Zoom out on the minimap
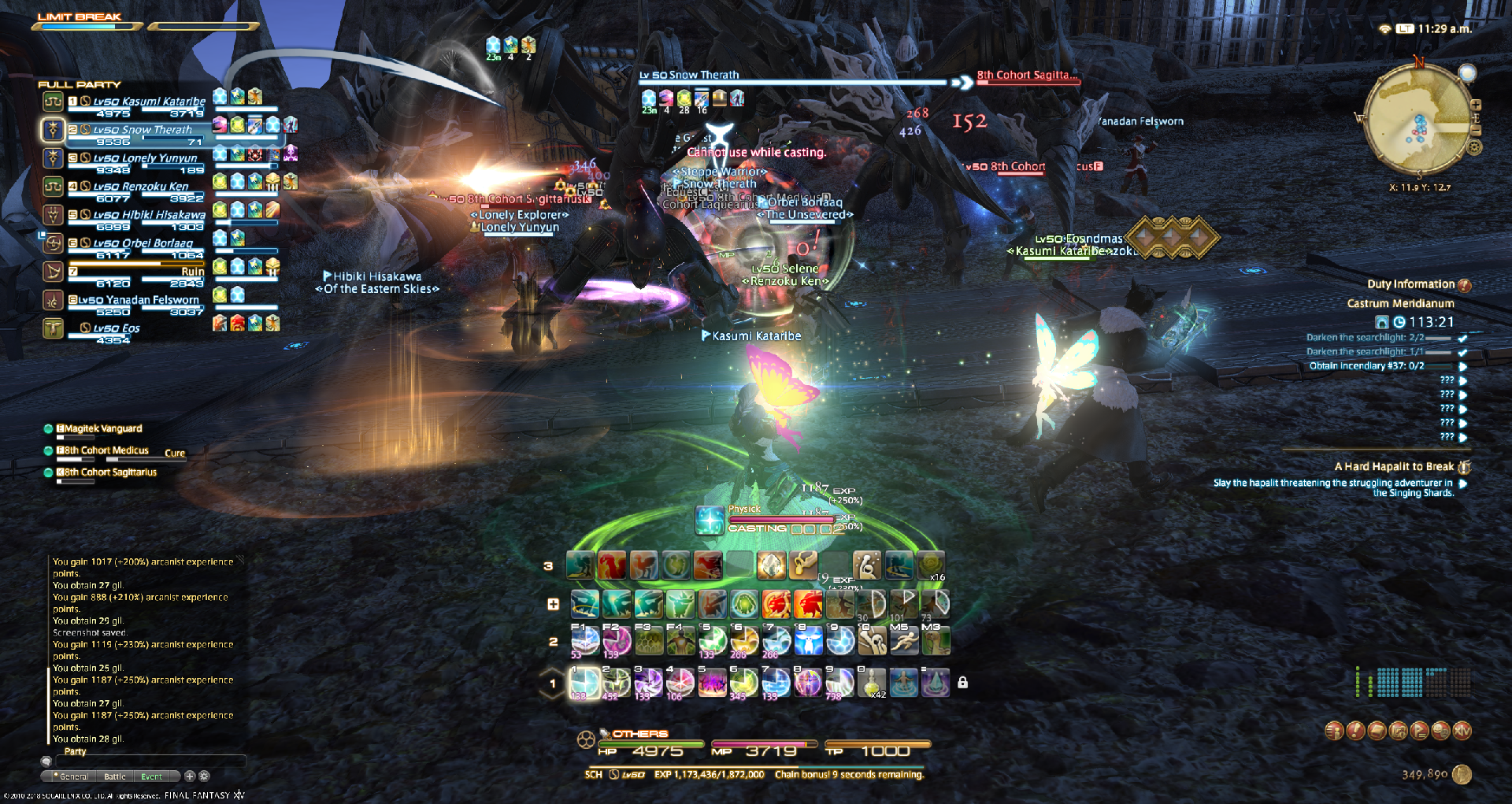This screenshot has width=1512, height=804. [1476, 130]
